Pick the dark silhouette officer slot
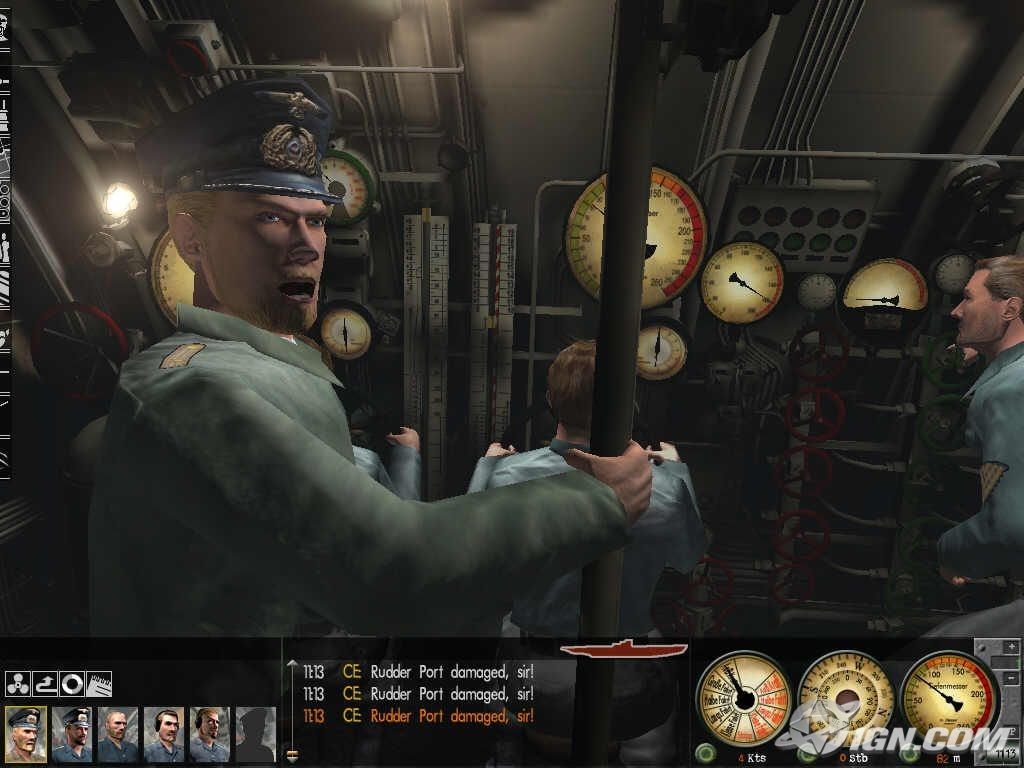Viewport: 1024px width, 768px height. pos(255,734)
